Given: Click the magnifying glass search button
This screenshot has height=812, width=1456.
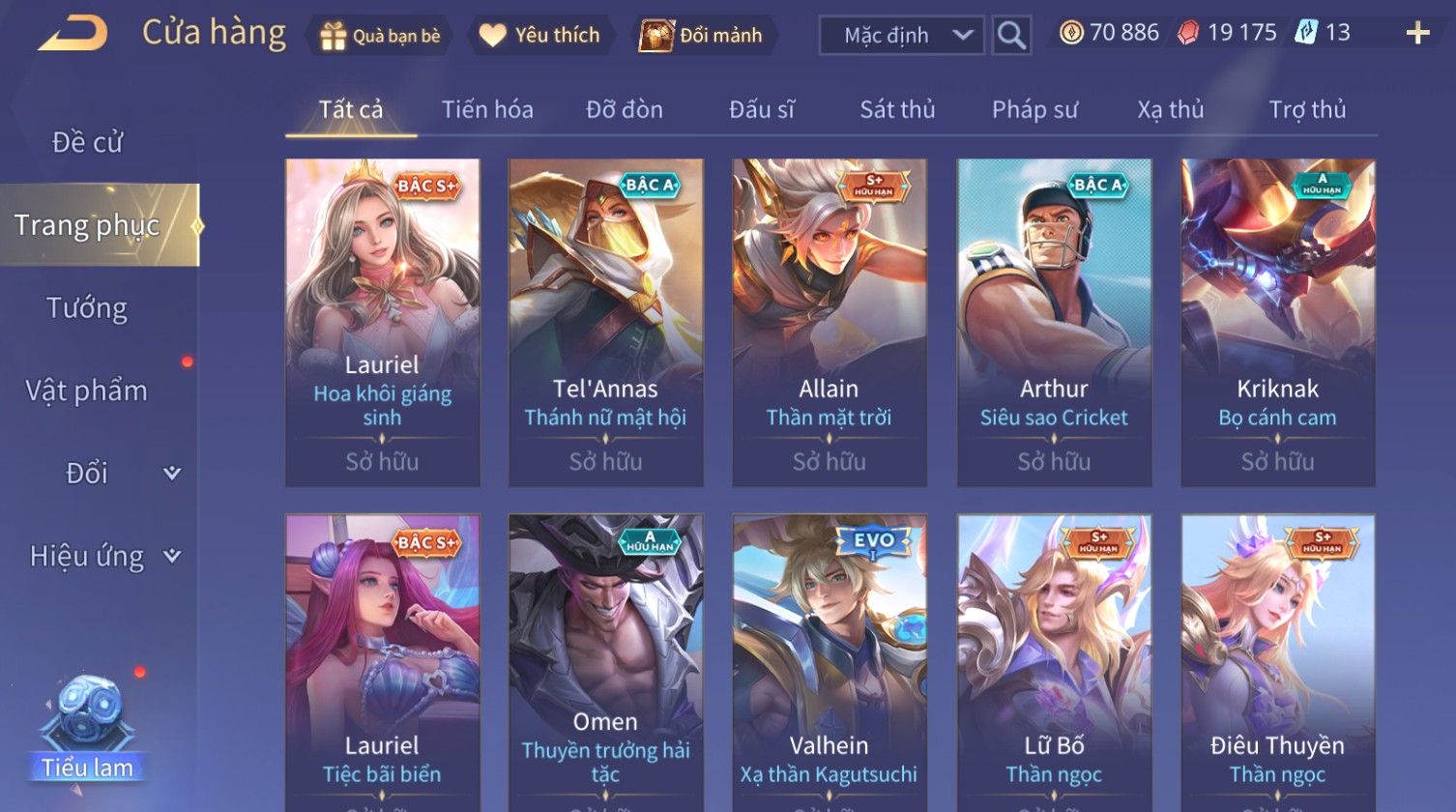Looking at the screenshot, I should pos(1011,36).
